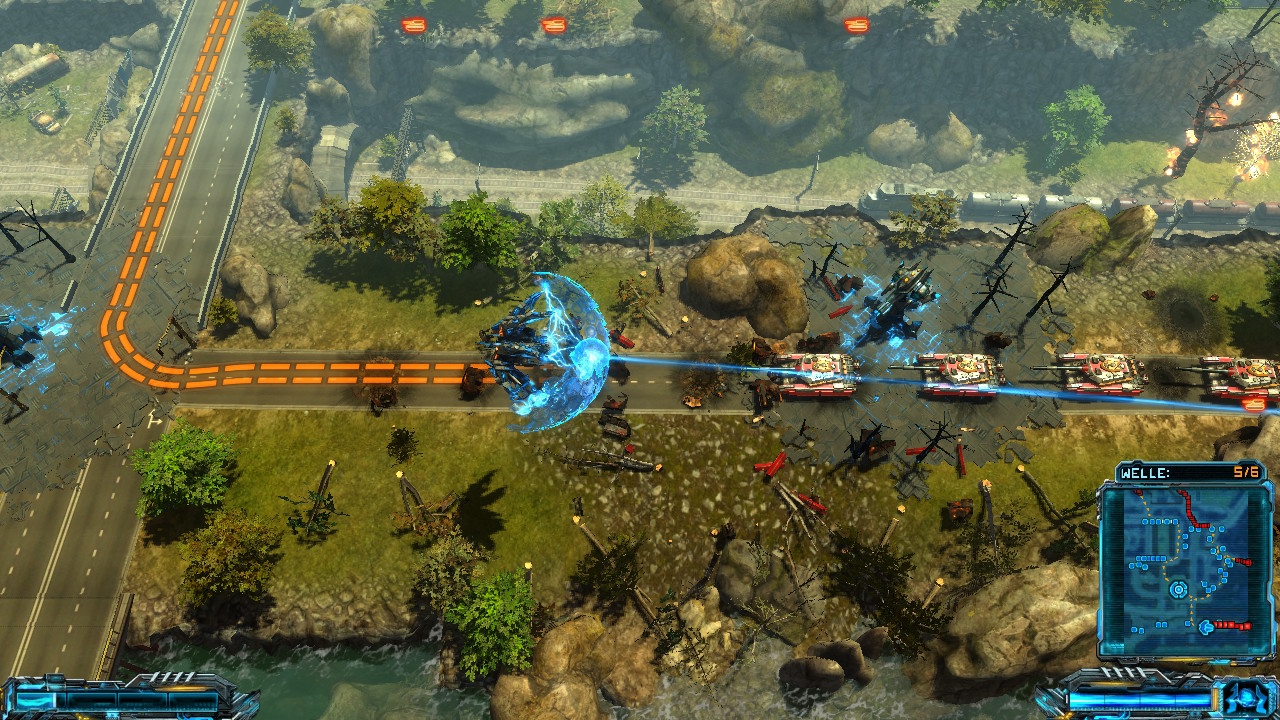Select the core base marker on minimap
The image size is (1280, 720).
coord(1179,590)
